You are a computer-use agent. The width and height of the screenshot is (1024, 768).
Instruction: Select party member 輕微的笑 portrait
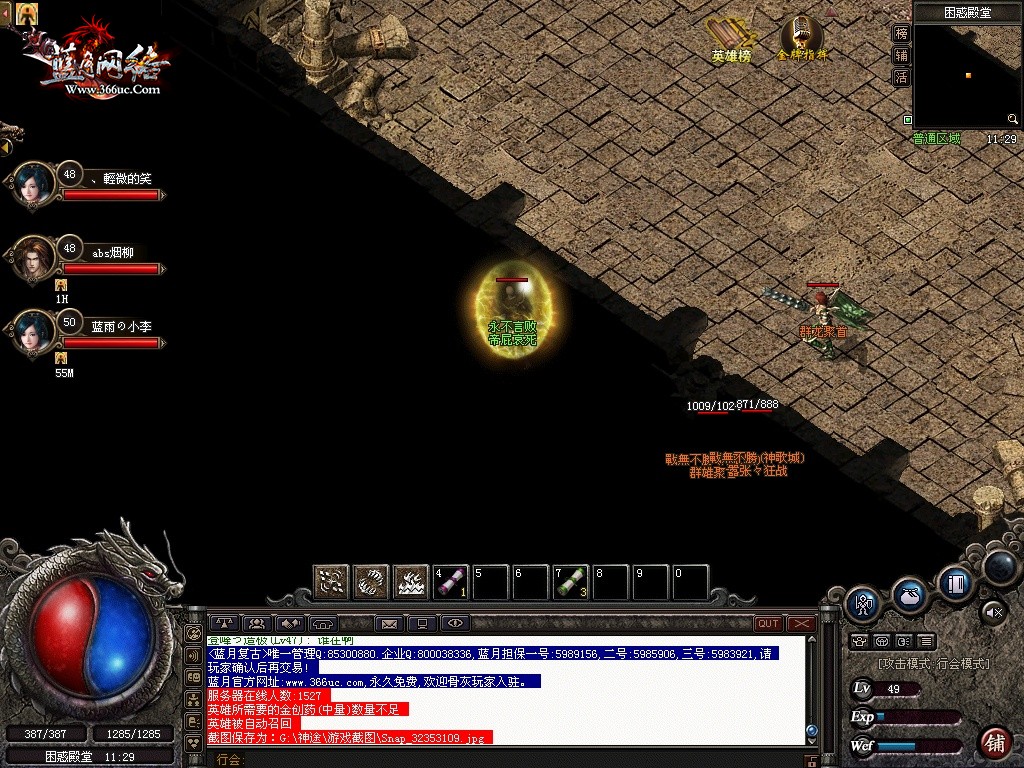(x=33, y=185)
